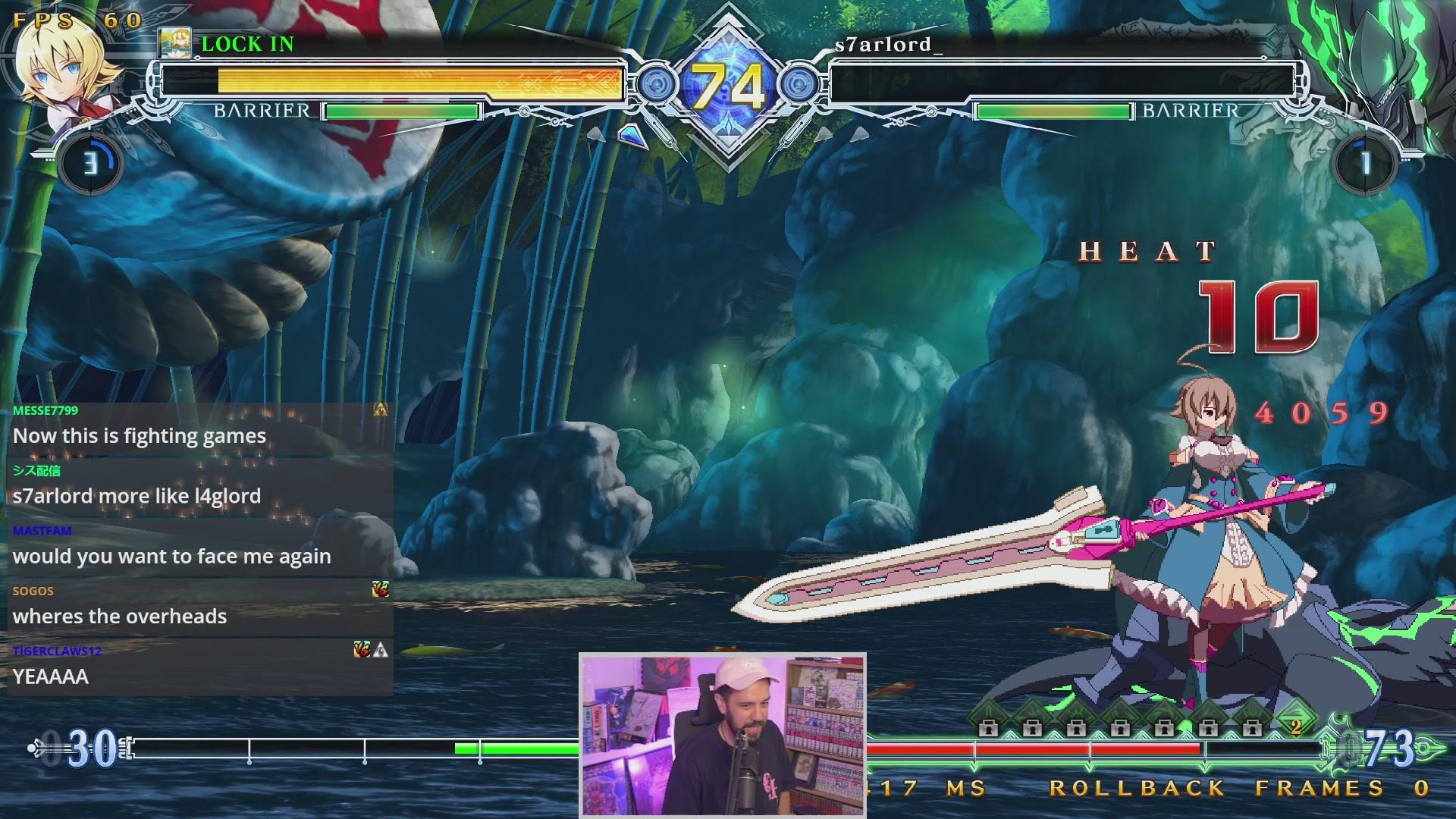Open the round counter showing 3
Viewport: 1456px width, 819px height.
point(91,162)
